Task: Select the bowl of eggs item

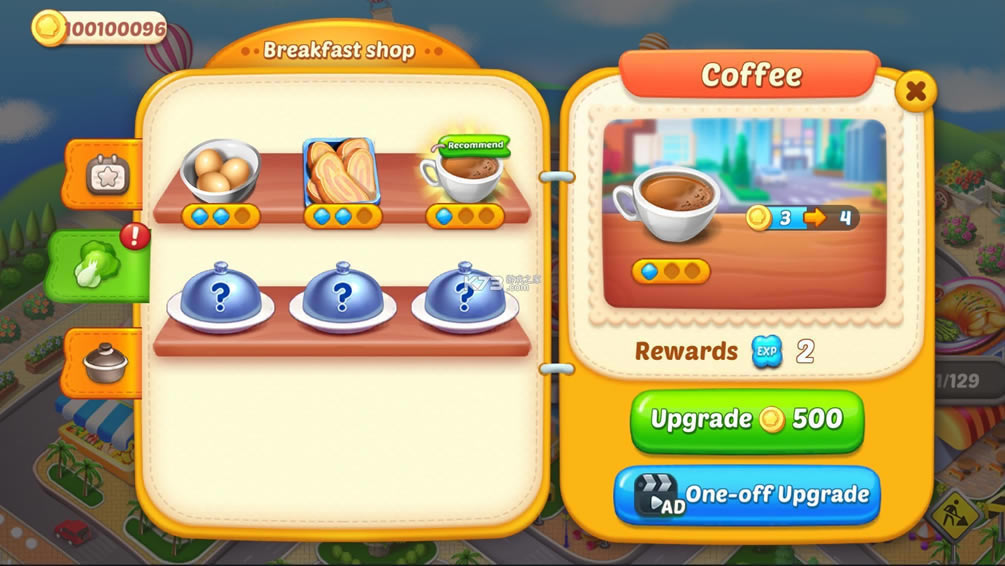Action: click(x=220, y=171)
